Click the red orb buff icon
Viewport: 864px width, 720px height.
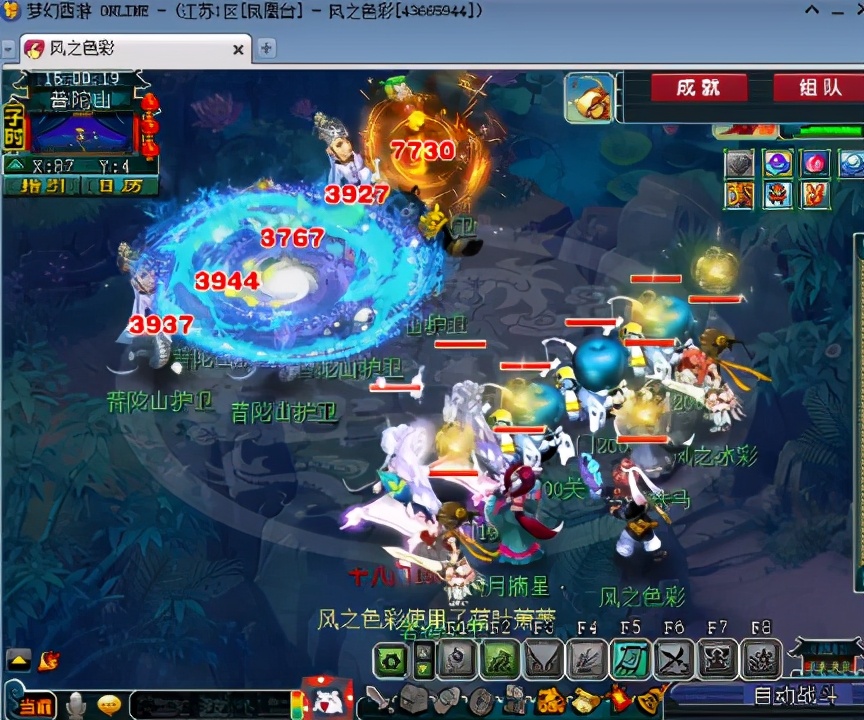(x=815, y=164)
